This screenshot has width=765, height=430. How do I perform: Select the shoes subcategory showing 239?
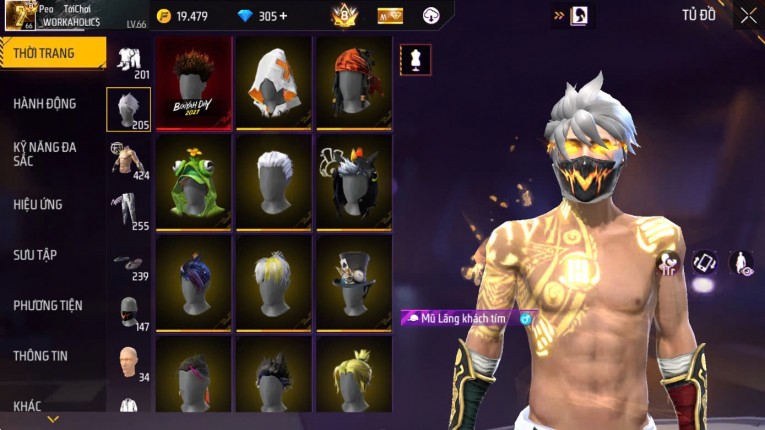(128, 264)
